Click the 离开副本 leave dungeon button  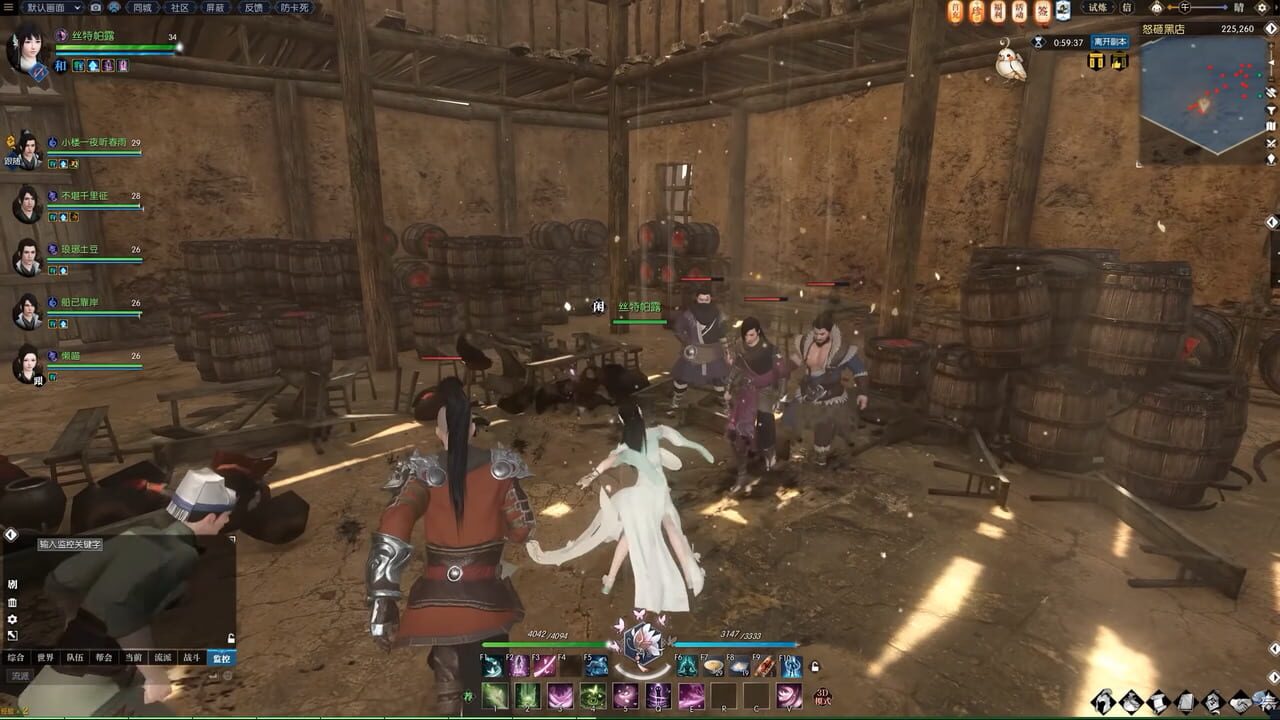(1110, 42)
